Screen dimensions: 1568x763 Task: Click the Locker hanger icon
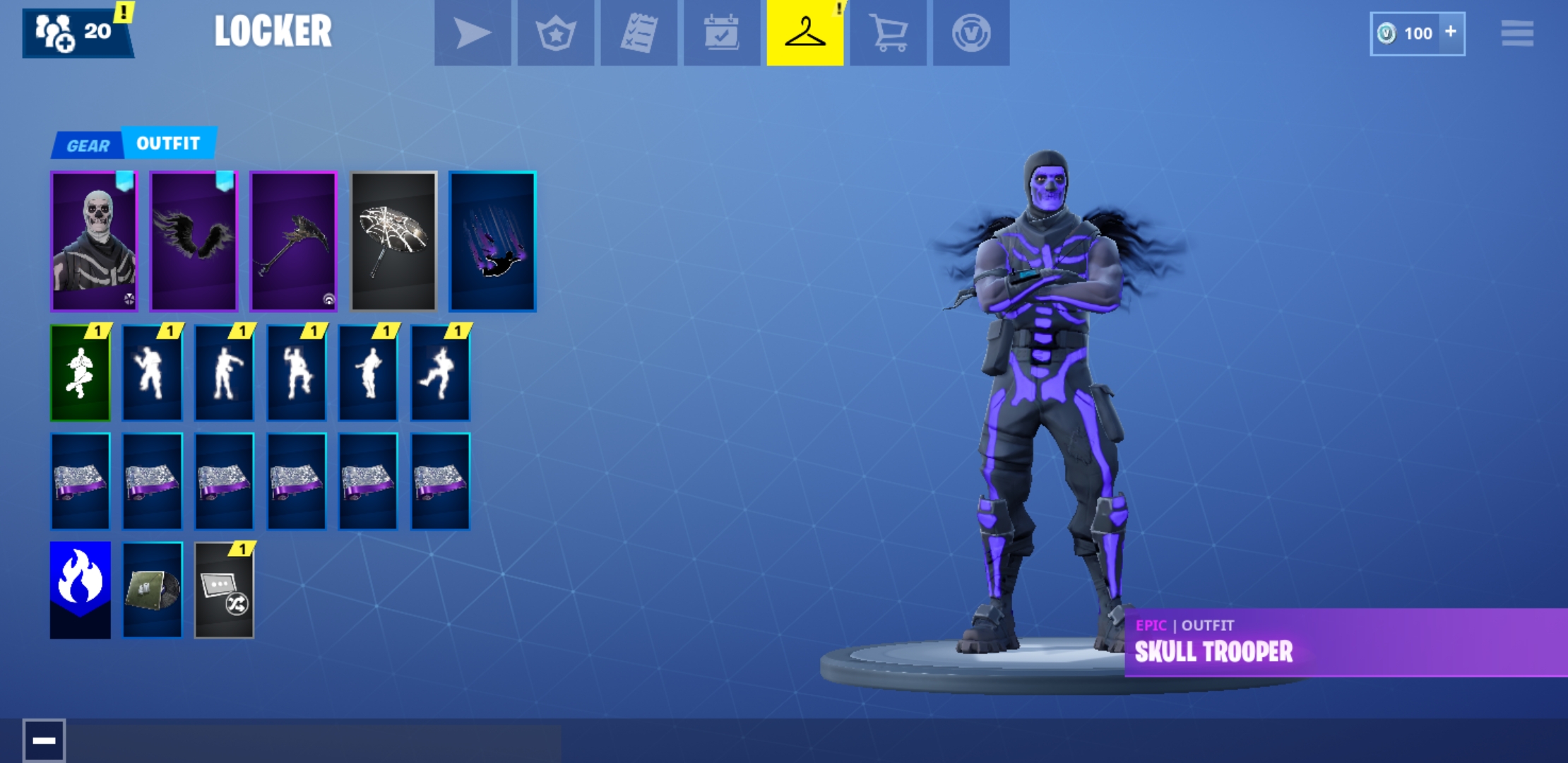(x=804, y=32)
